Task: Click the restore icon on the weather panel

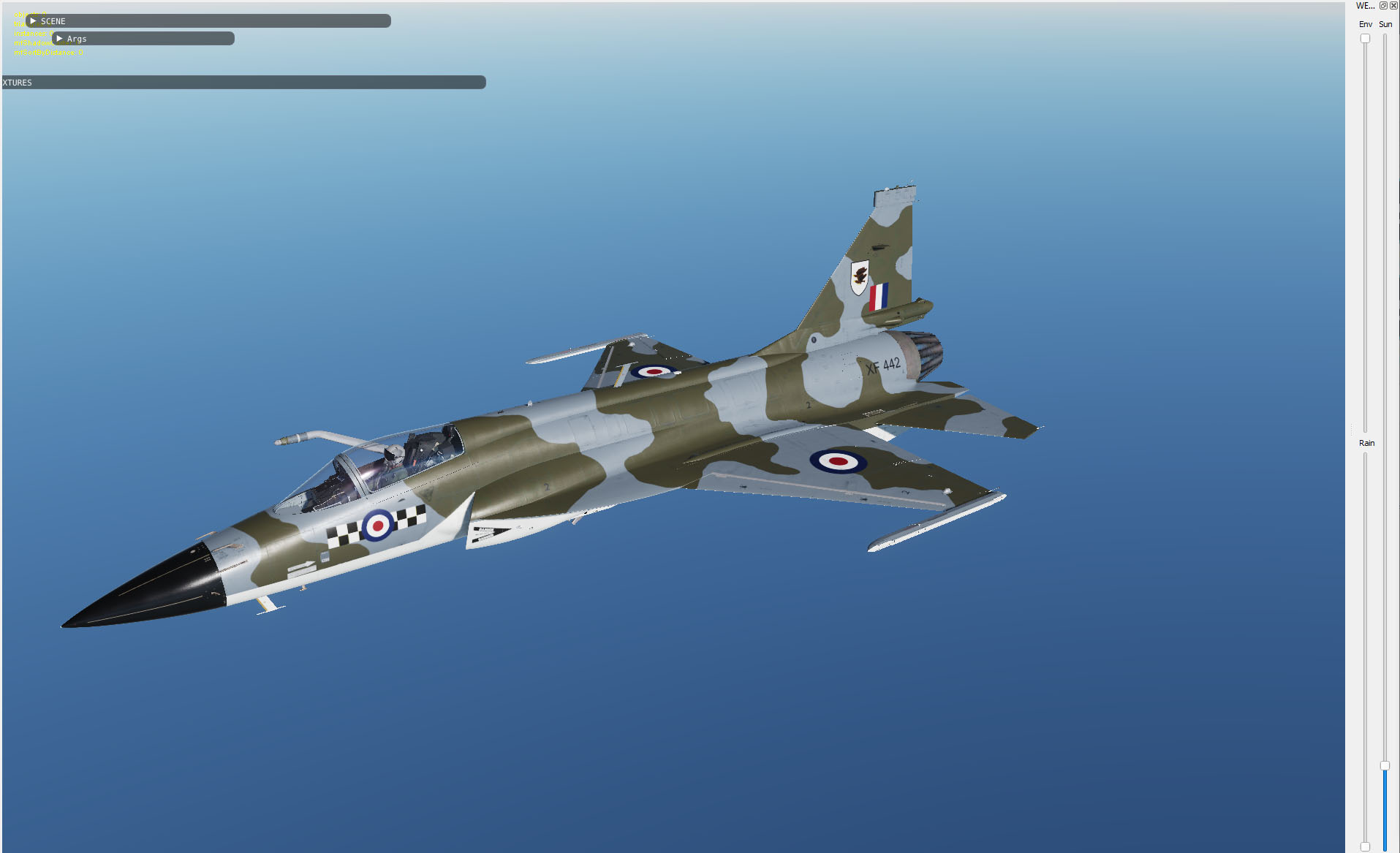Action: pos(1383,6)
